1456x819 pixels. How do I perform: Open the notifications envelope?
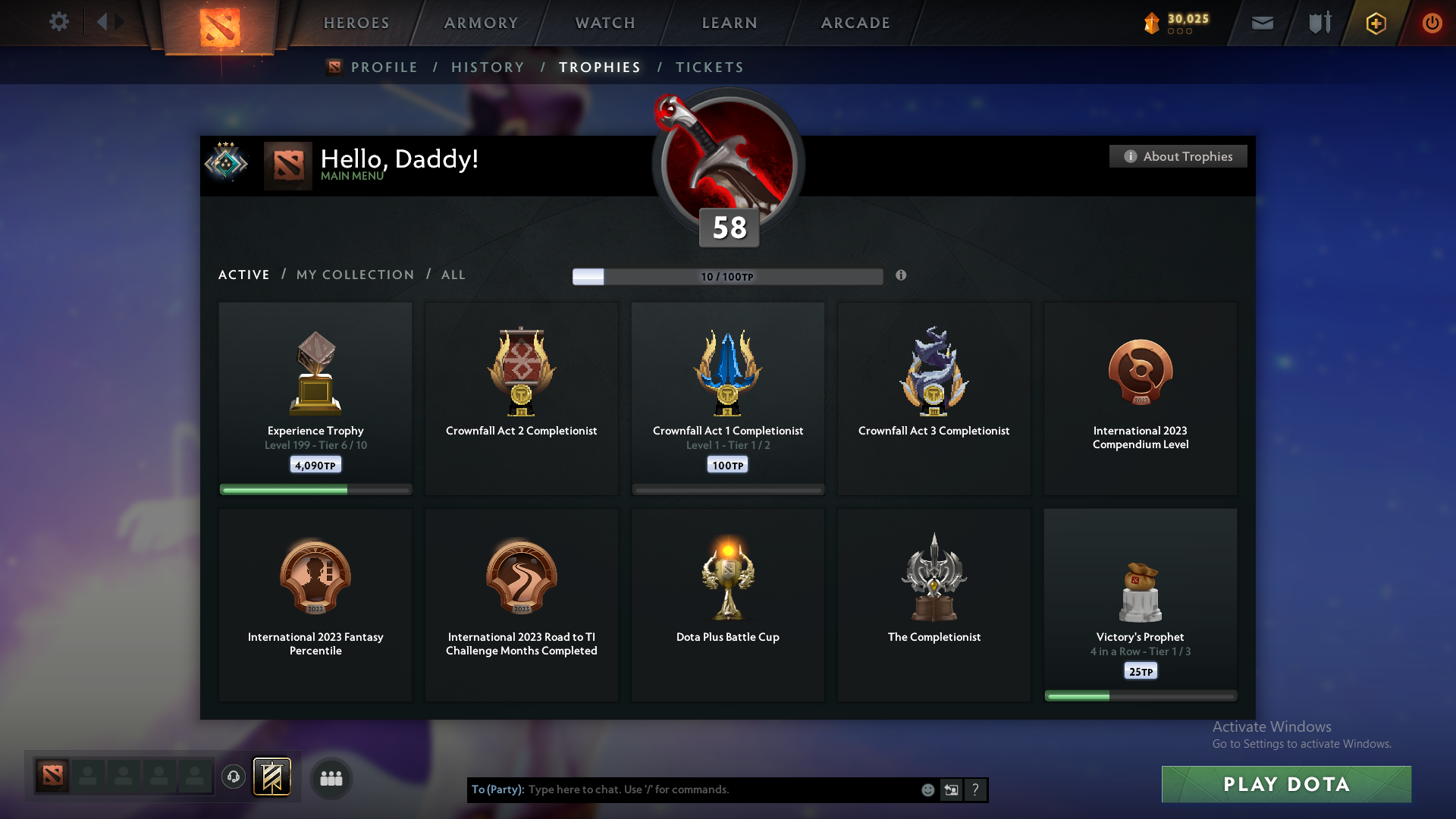[x=1262, y=23]
